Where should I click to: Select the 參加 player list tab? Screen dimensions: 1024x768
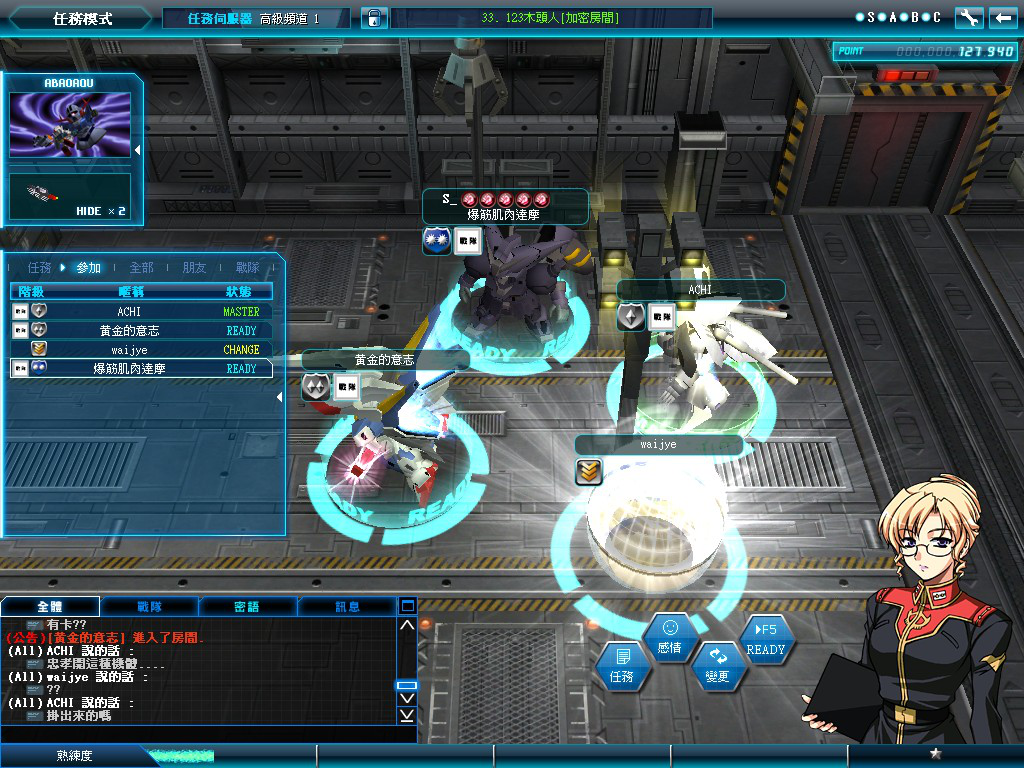88,268
